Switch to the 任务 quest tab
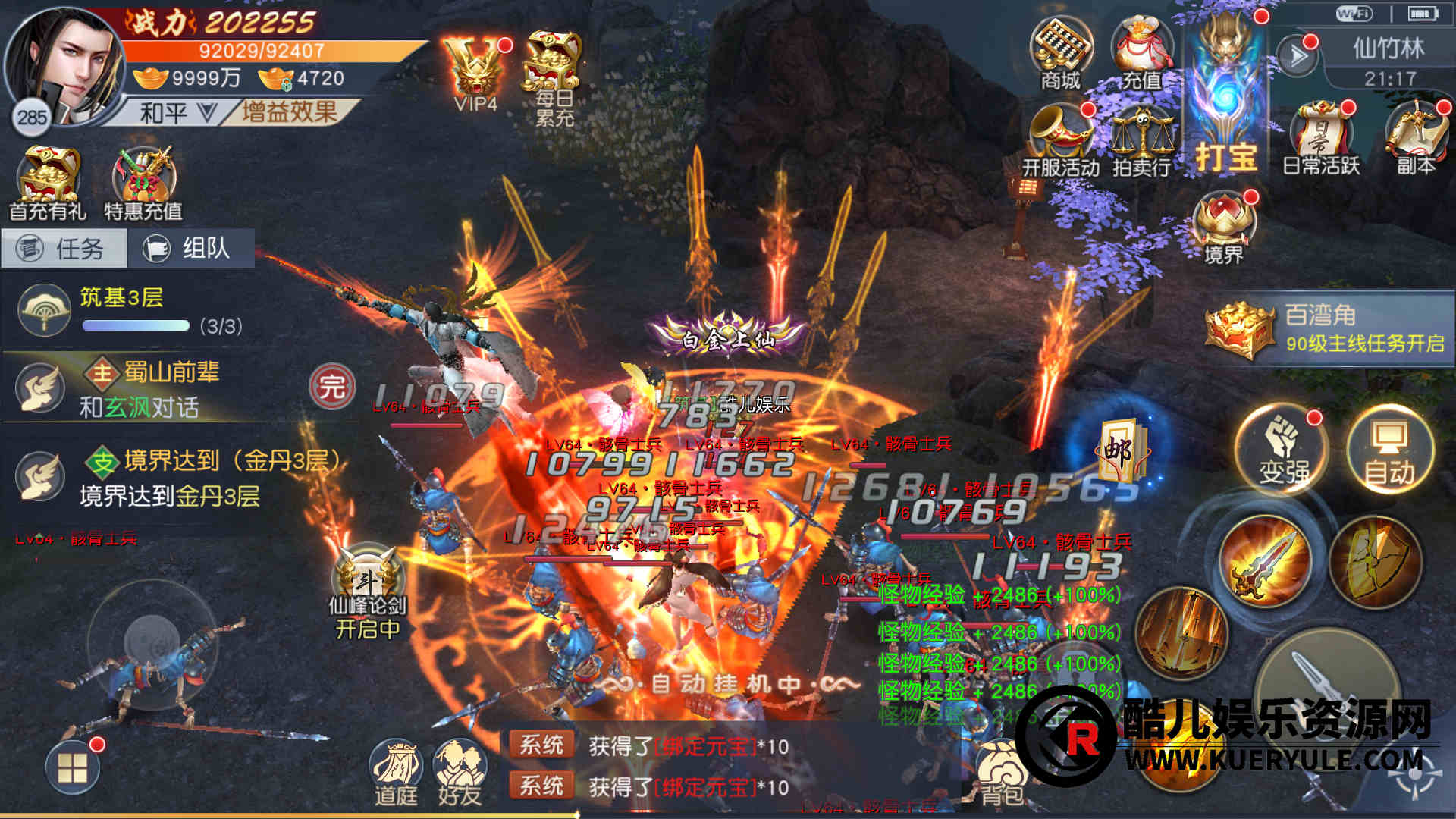1456x819 pixels. coord(65,249)
